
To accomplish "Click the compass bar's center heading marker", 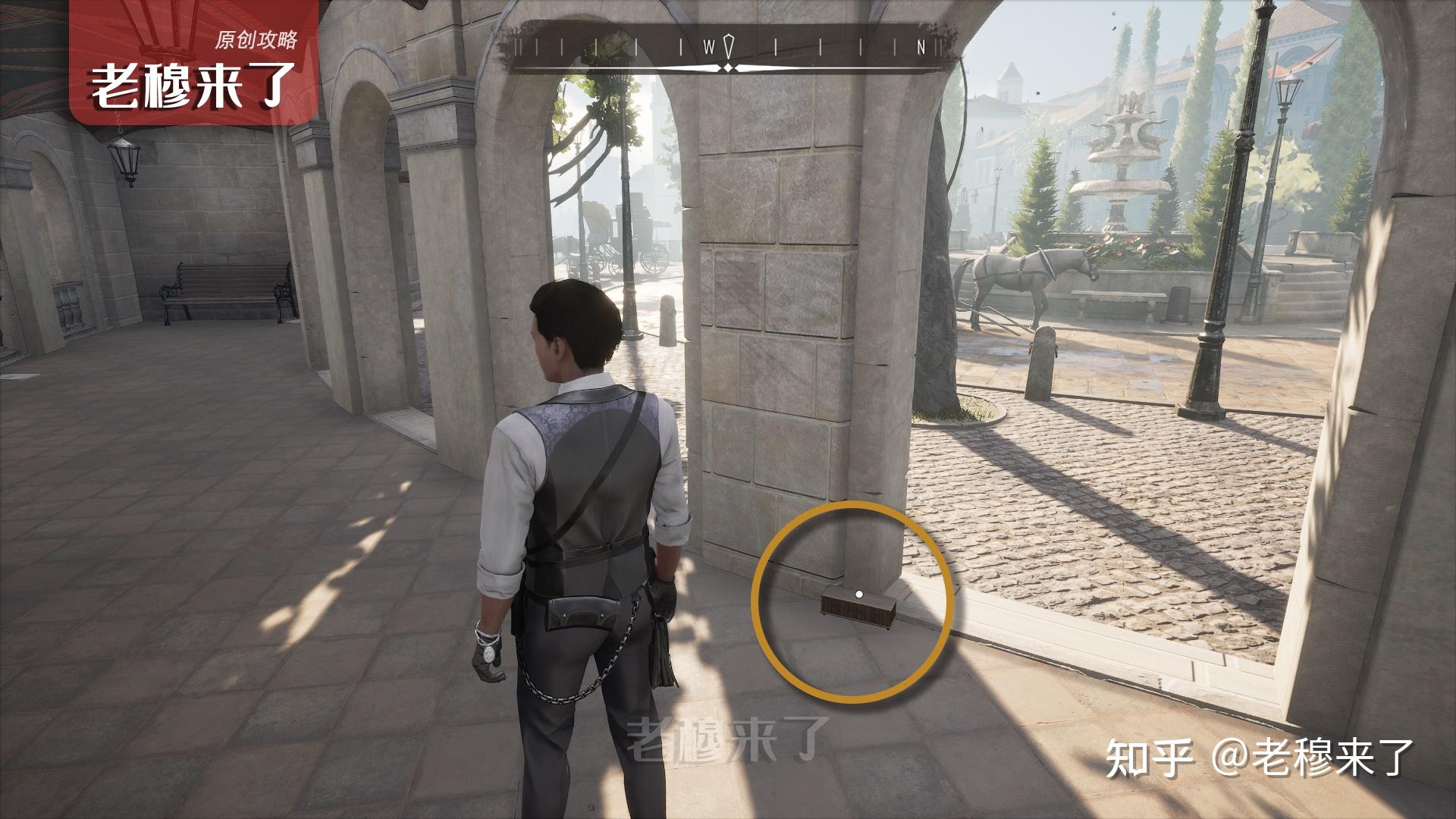I will [x=729, y=47].
